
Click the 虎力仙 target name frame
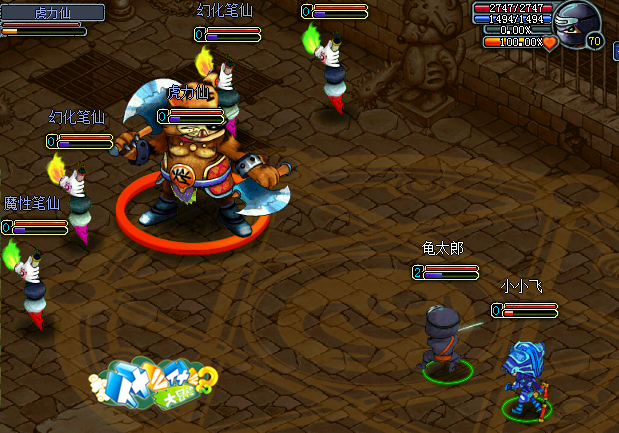click(53, 12)
